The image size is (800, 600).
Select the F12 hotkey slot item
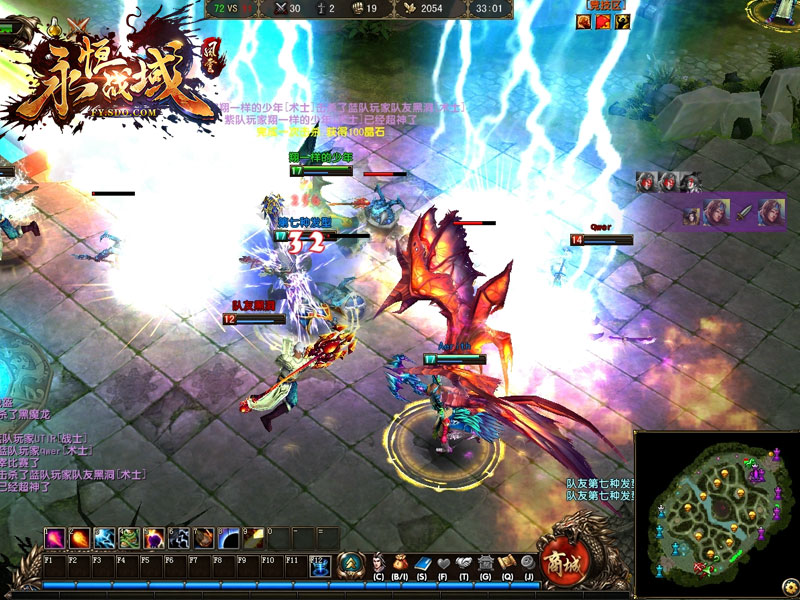[322, 567]
